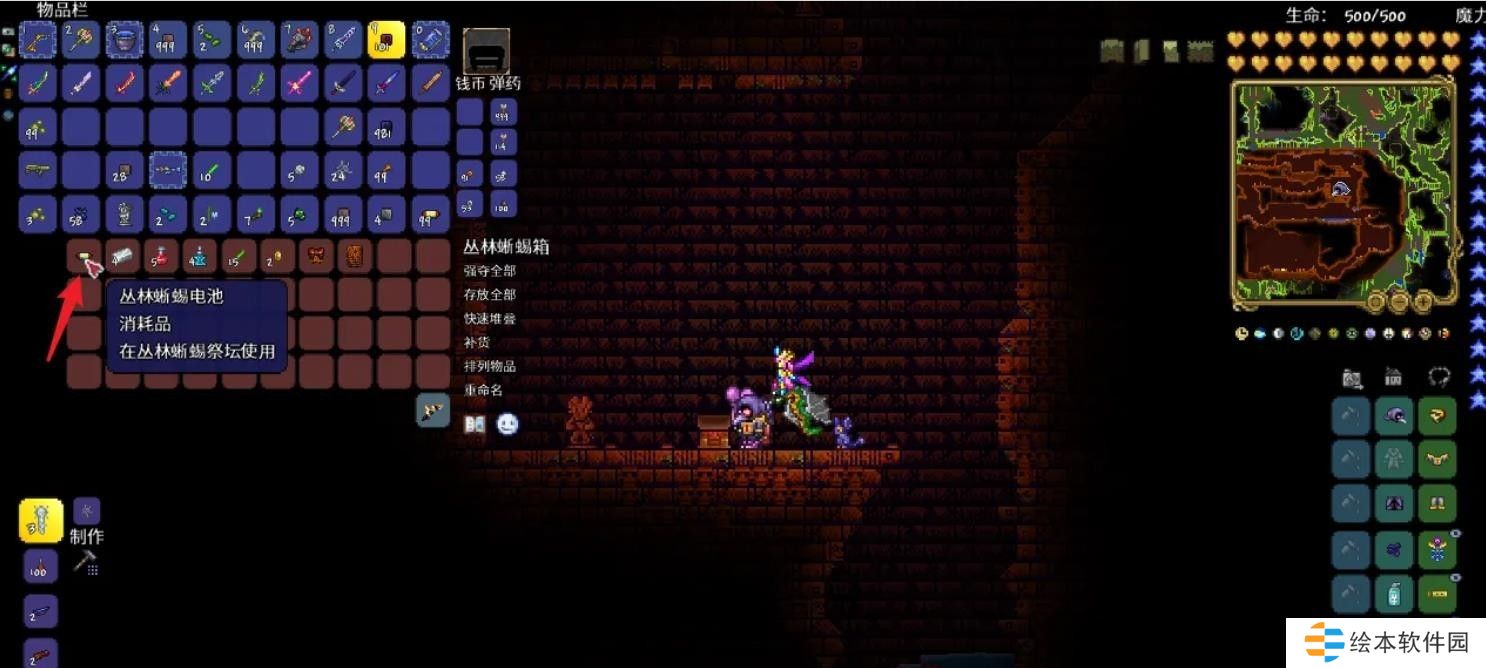Choose 存放全部 (Deposit All)

click(489, 294)
